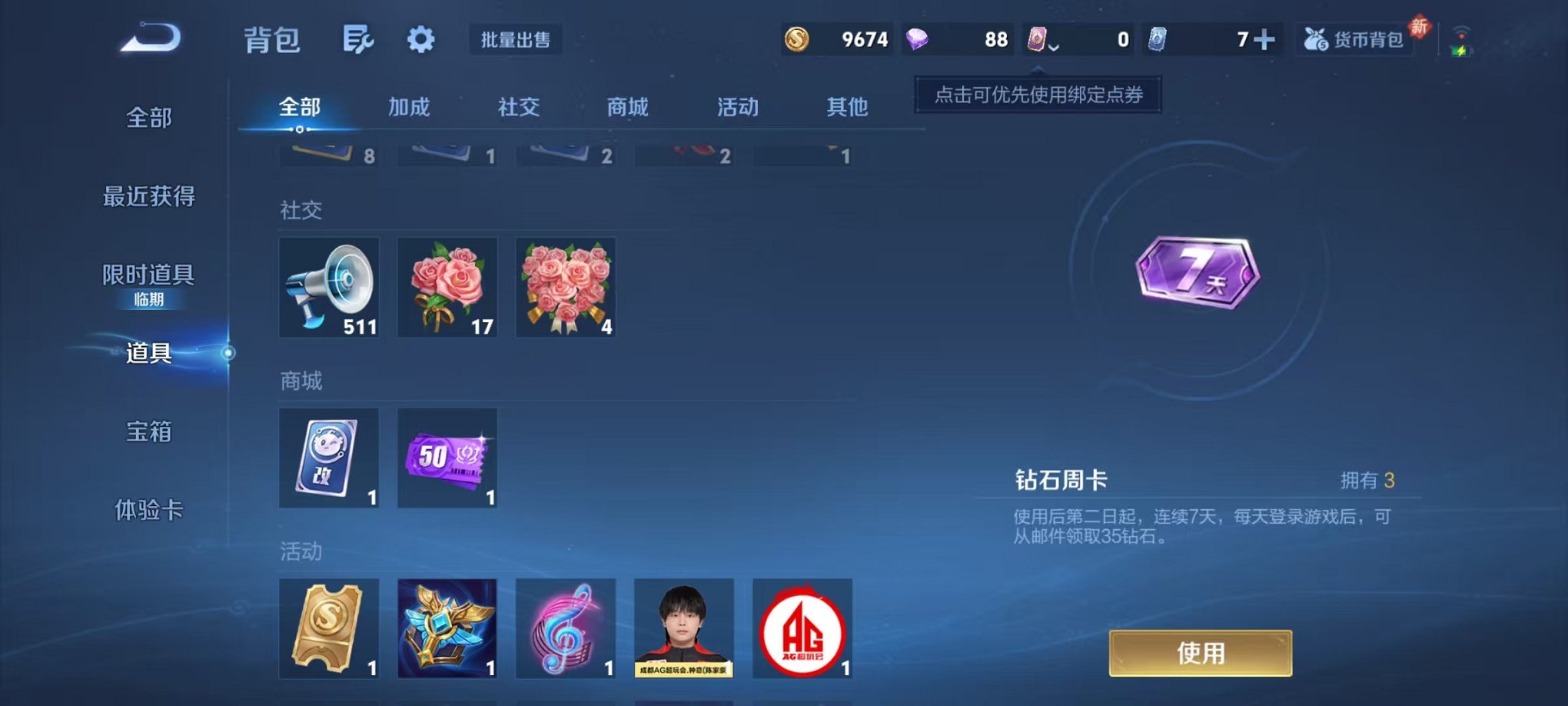
Task: Select 宝箱 in the left sidebar
Action: (x=149, y=433)
